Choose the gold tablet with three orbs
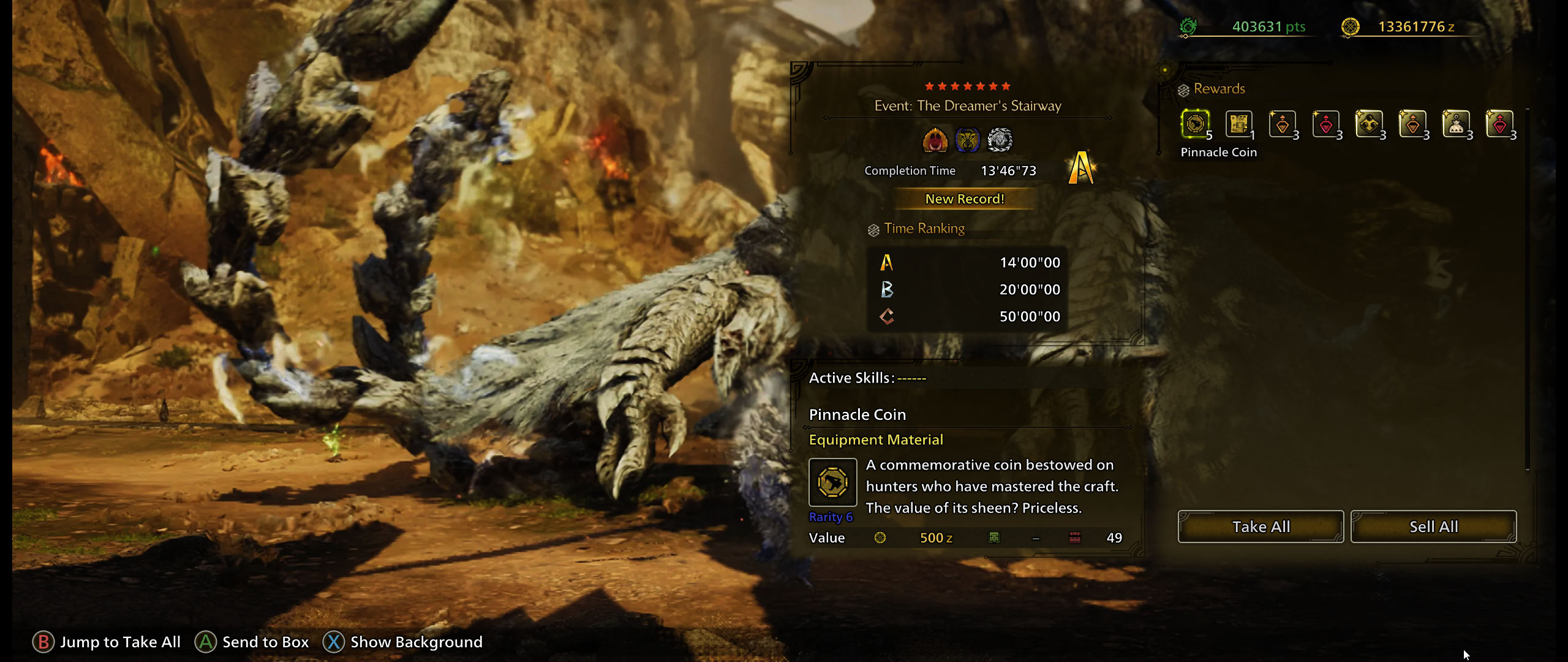This screenshot has height=662, width=1568. coord(1369,124)
